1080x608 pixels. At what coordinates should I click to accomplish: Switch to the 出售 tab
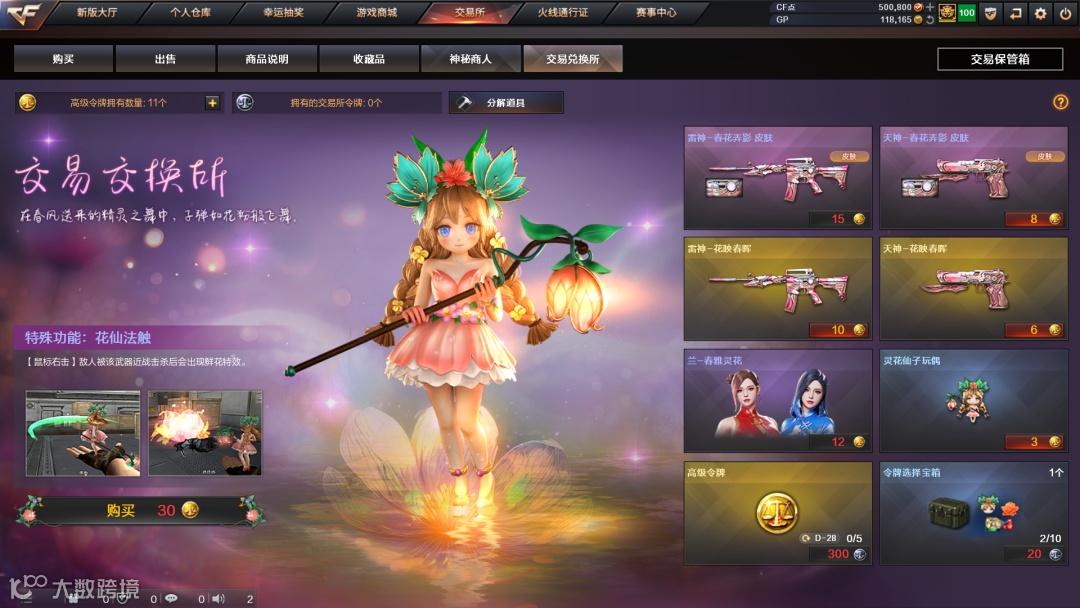165,59
